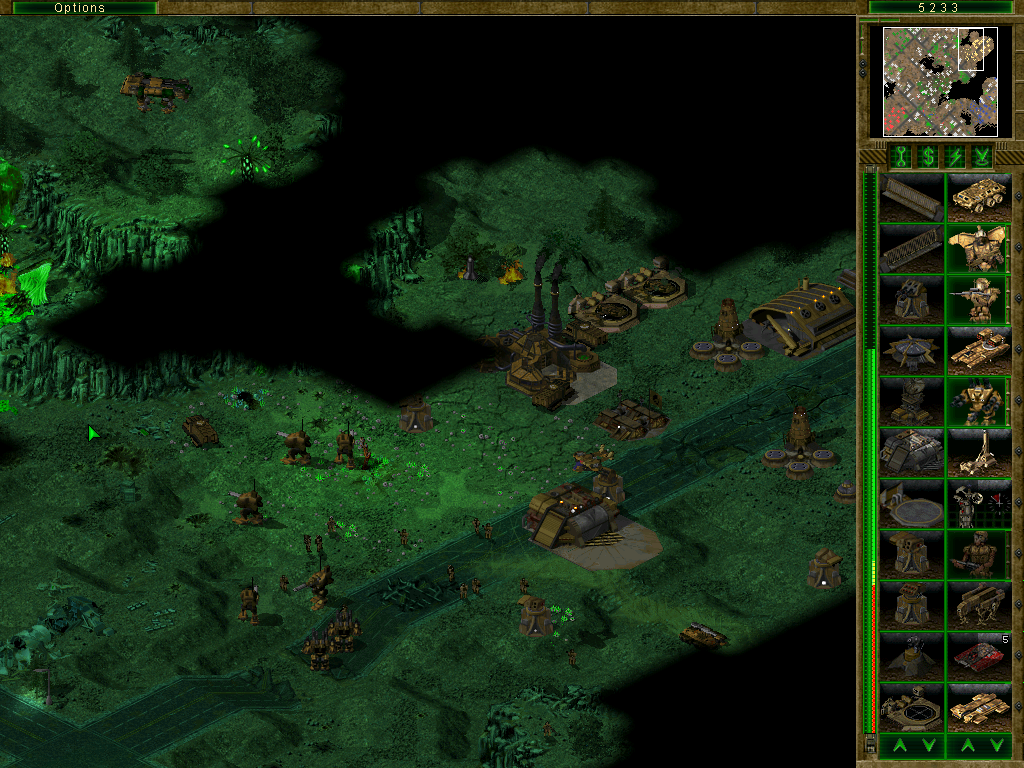This screenshot has height=768, width=1024.
Task: Open the Options menu
Action: [x=79, y=8]
